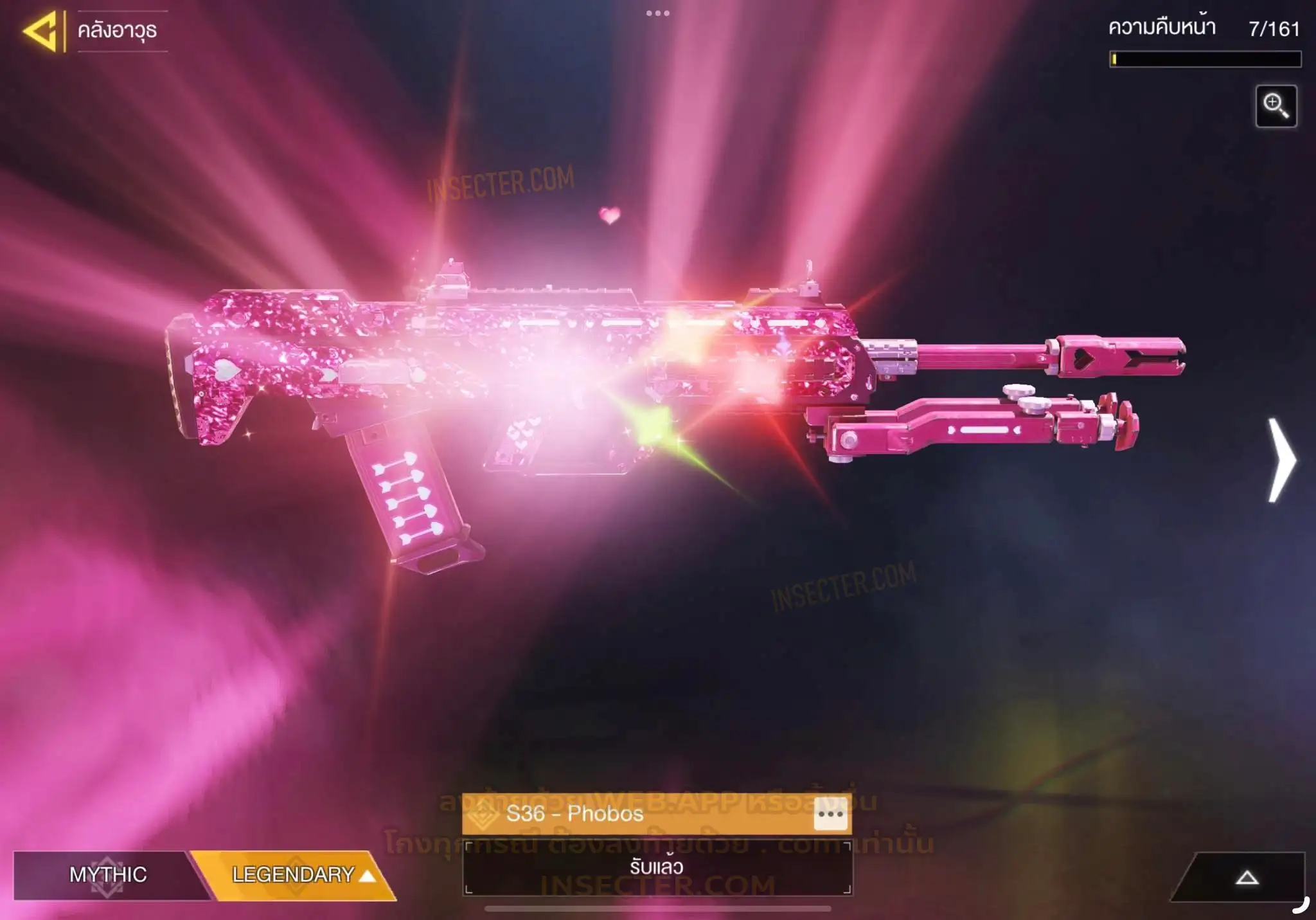Open the magnifier zoom view
1316x920 pixels.
1276,106
